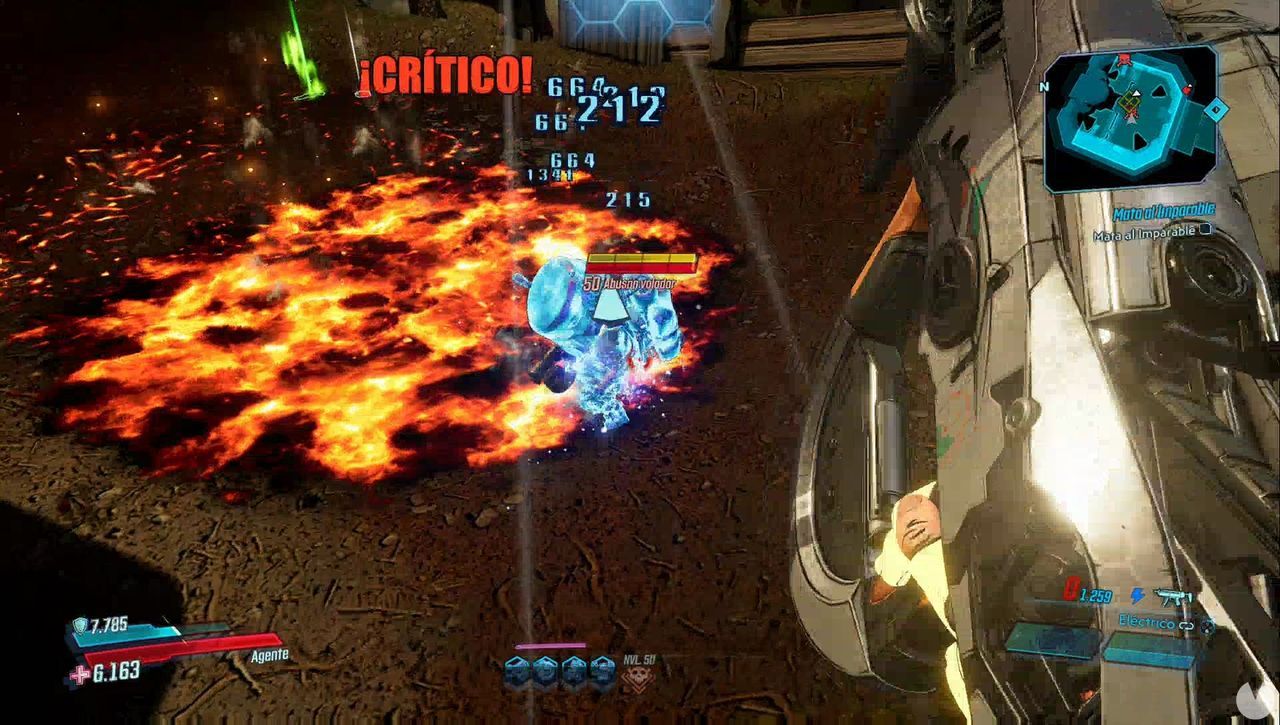Image resolution: width=1280 pixels, height=725 pixels.
Task: Open the N compass indicator on the minimap
Action: click(1044, 86)
